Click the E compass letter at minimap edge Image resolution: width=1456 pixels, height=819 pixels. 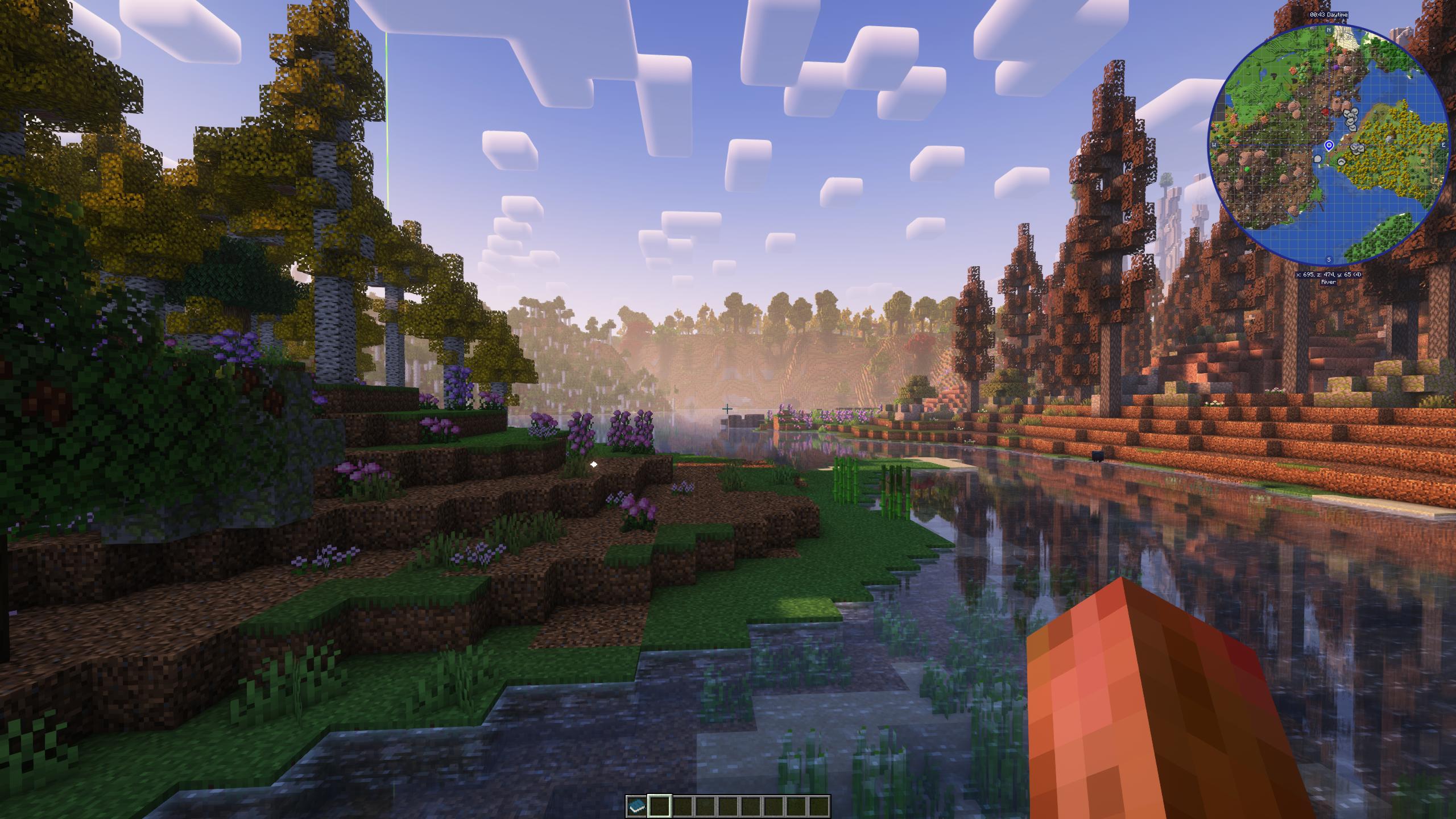[1443, 145]
